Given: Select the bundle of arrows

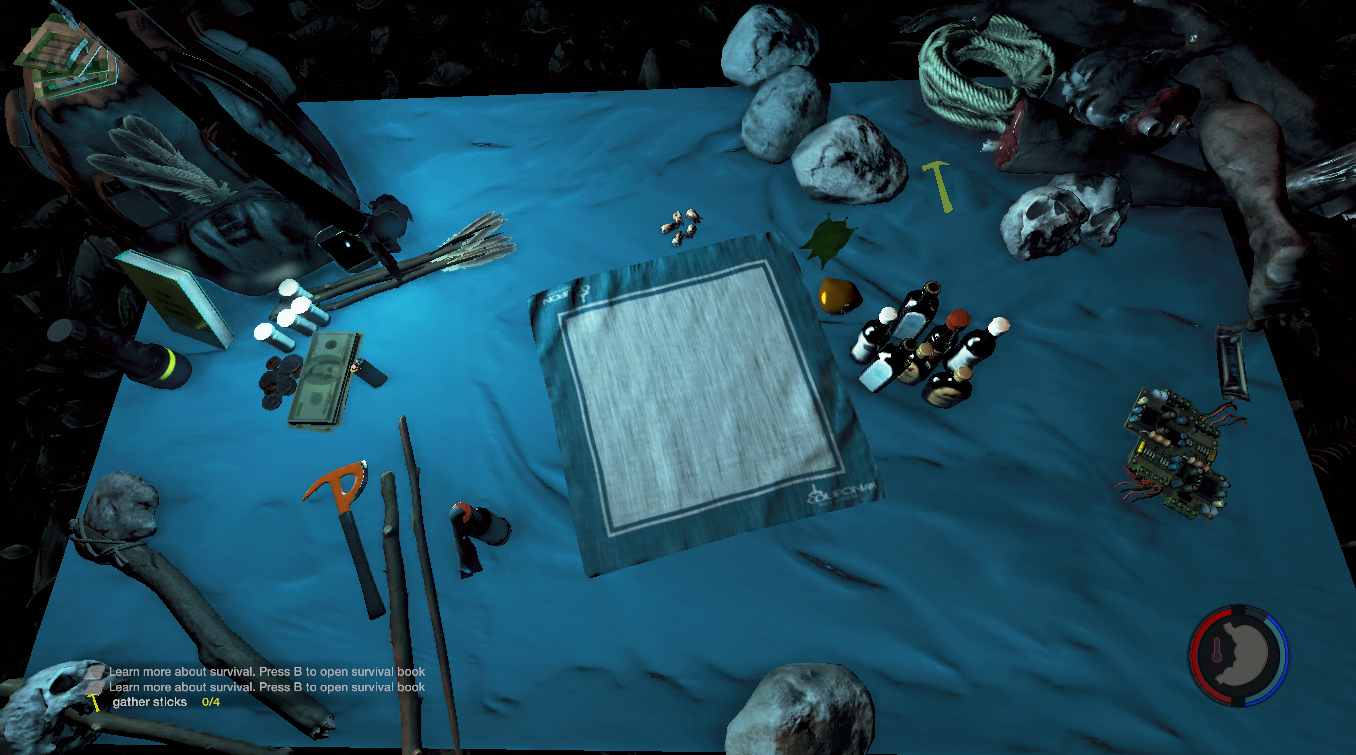Looking at the screenshot, I should pos(440,258).
